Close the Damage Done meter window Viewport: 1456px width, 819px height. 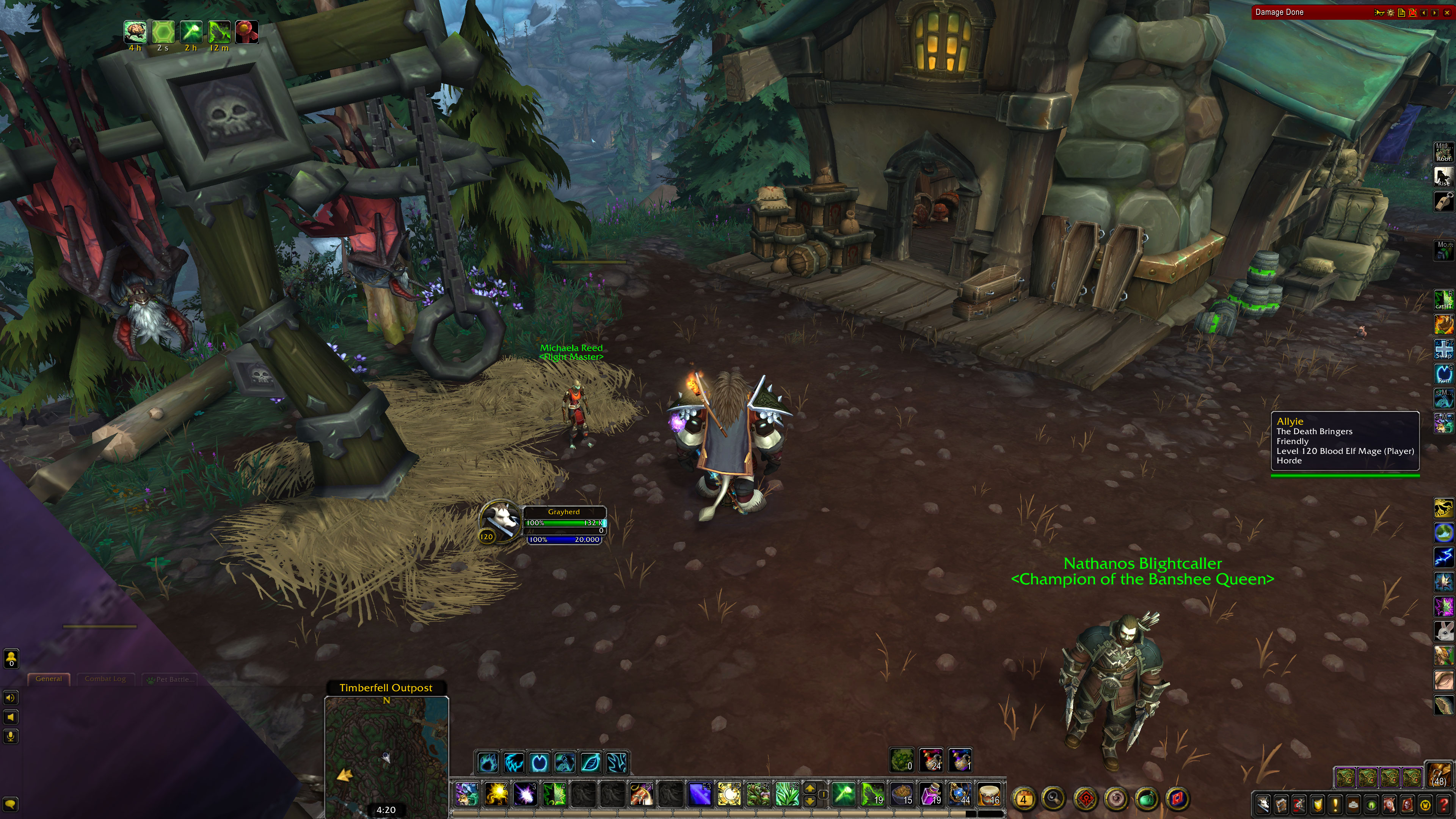[1447, 13]
